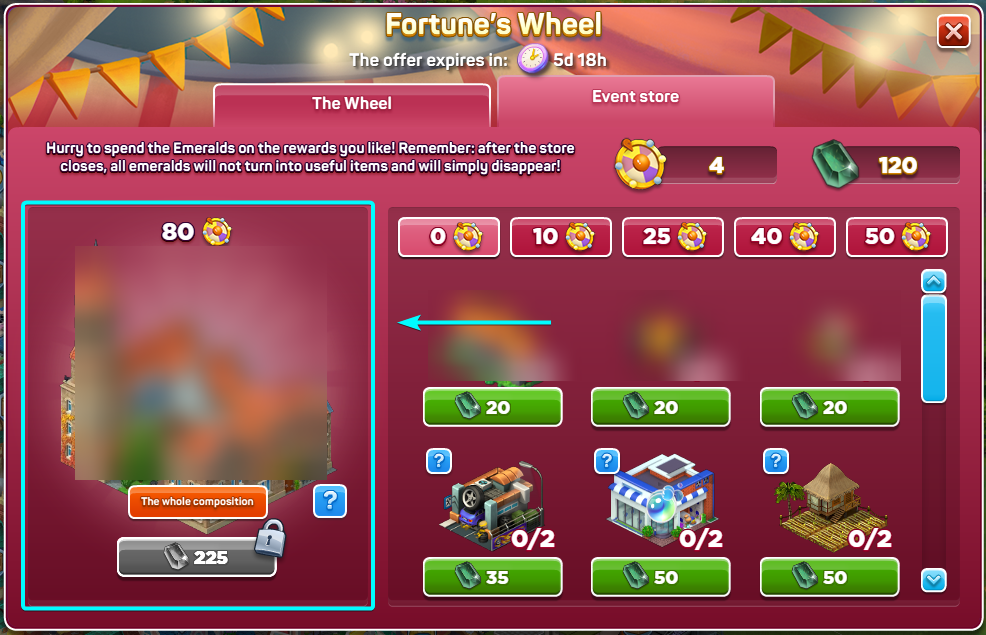Switch to The Wheel tab
The image size is (986, 635).
[x=351, y=104]
